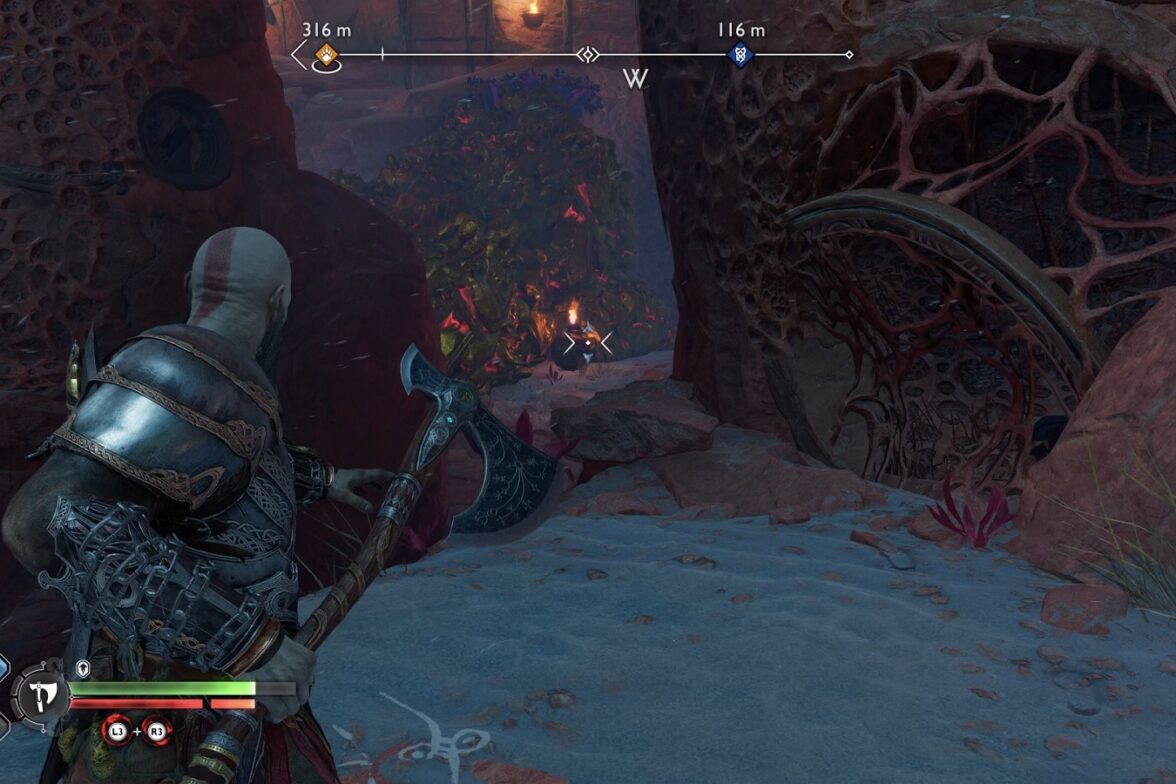Click the double-diamond marker on the compass bar
Screen dimensions: 1176x784
588,55
